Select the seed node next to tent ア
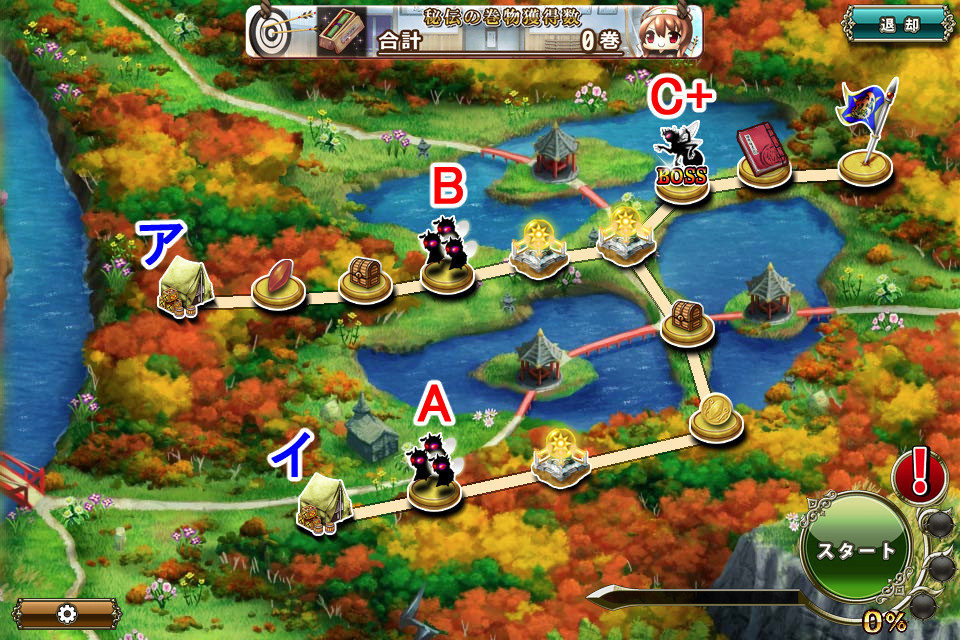This screenshot has height=640, width=960. click(x=278, y=284)
